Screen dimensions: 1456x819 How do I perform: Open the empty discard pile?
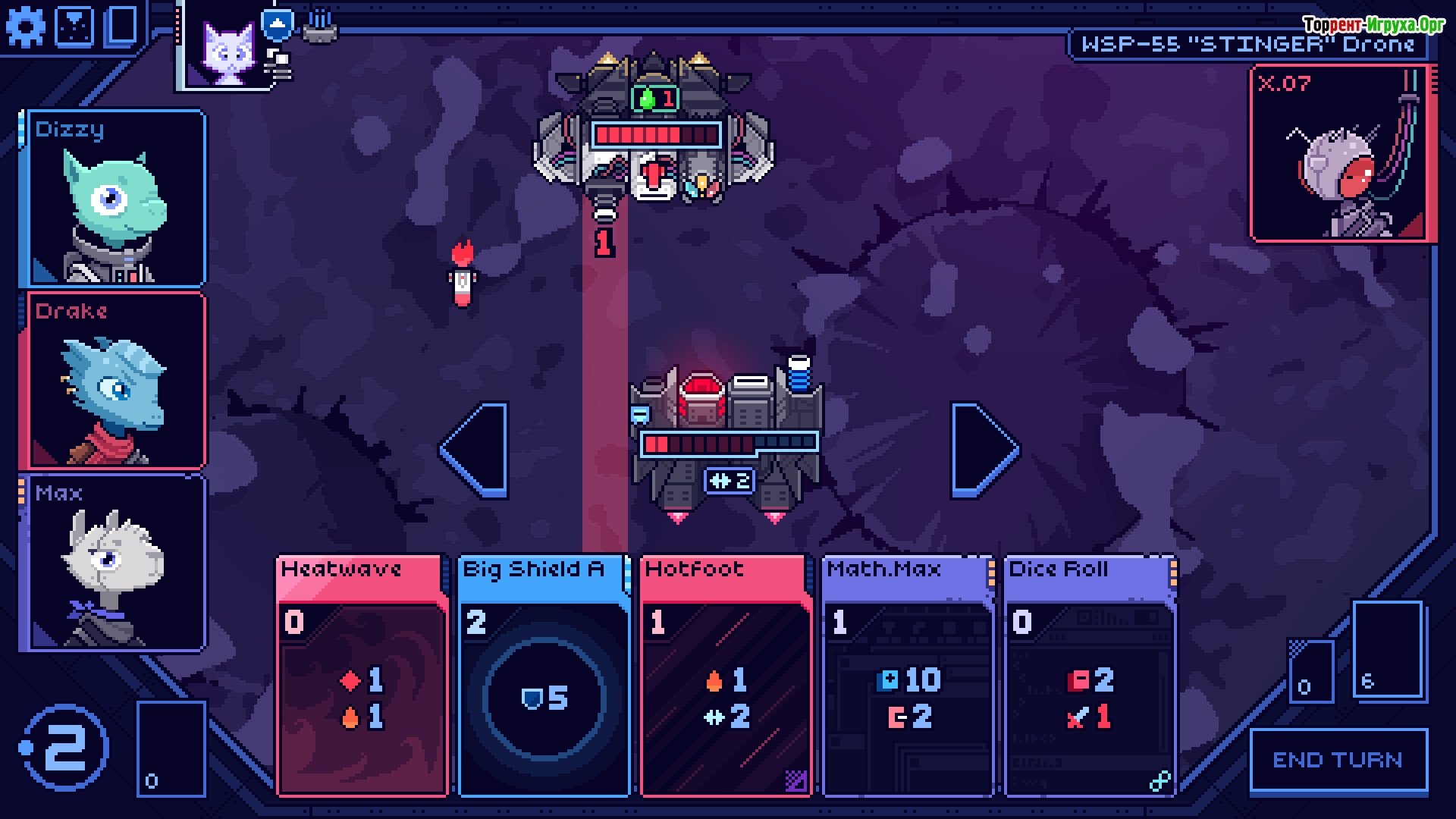click(x=171, y=749)
